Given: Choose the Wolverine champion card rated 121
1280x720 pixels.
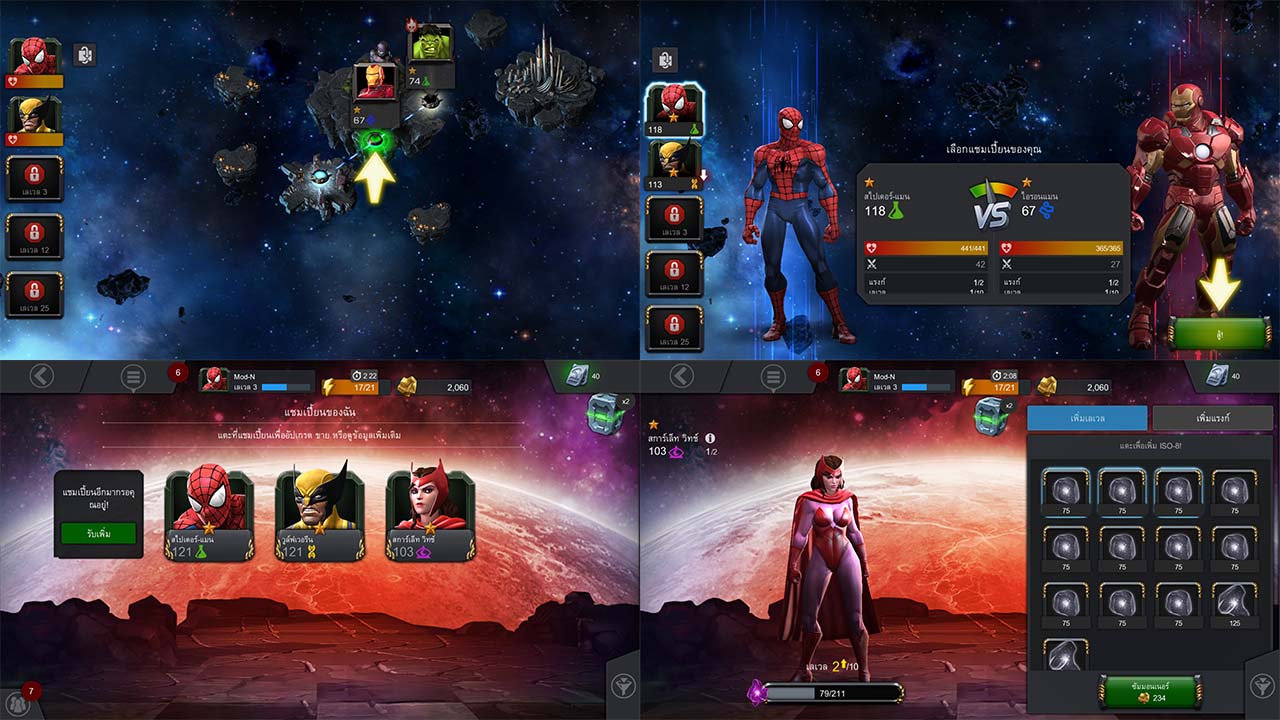Looking at the screenshot, I should click(319, 515).
